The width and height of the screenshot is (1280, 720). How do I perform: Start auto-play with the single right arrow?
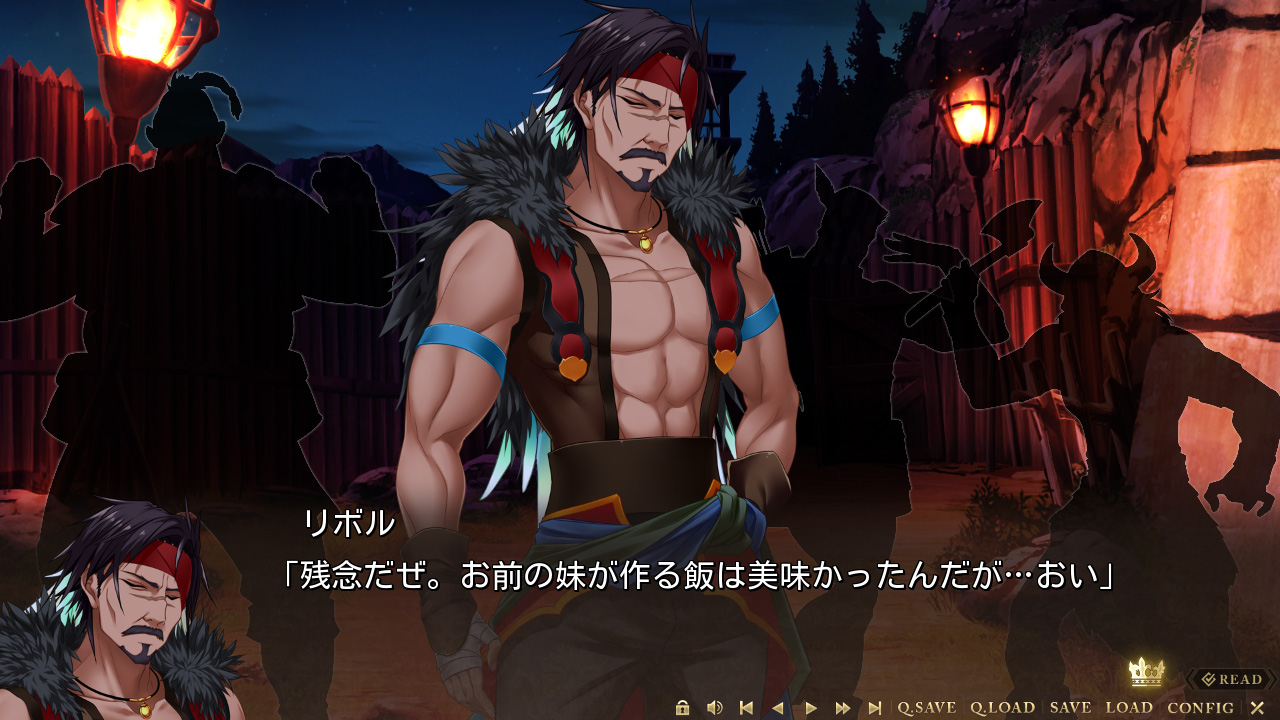pyautogui.click(x=811, y=708)
